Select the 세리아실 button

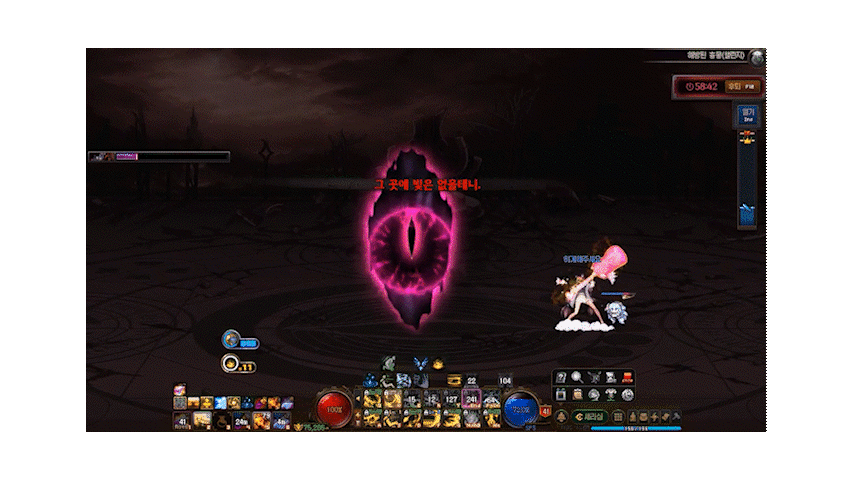(590, 415)
